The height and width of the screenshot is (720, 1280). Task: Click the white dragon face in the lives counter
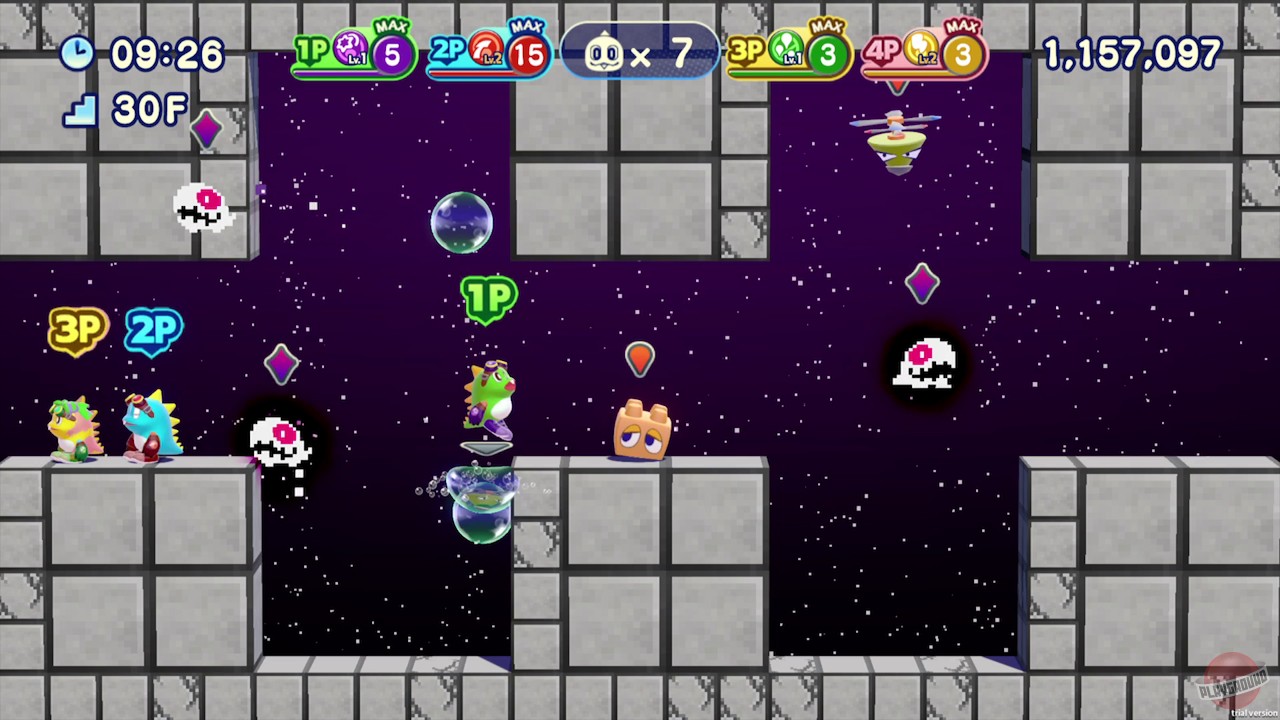(603, 54)
